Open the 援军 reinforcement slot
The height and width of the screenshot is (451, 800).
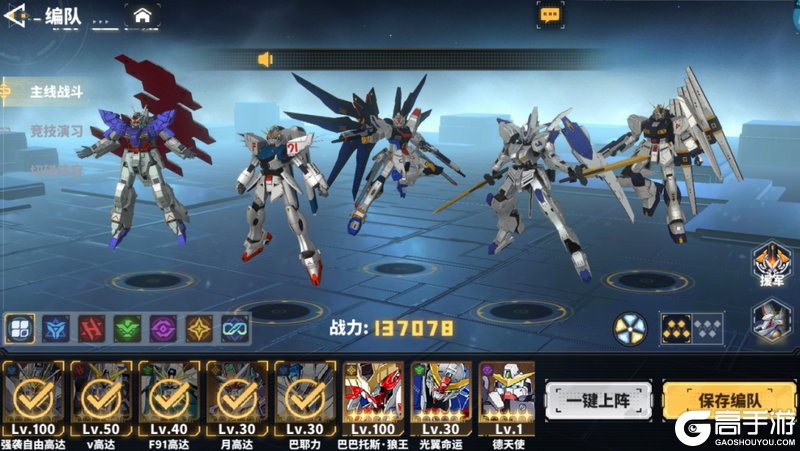click(x=768, y=266)
